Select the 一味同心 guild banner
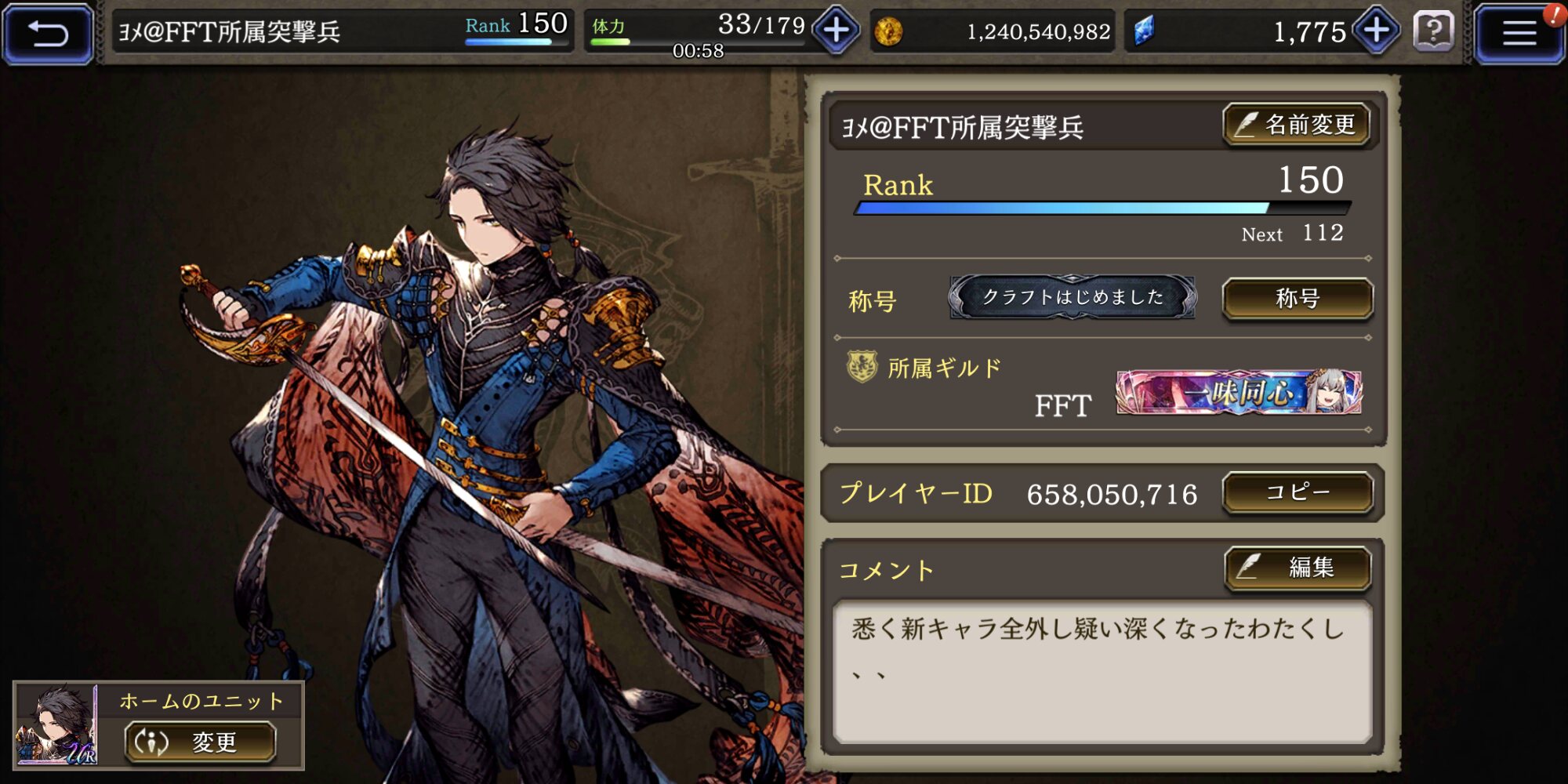Viewport: 1568px width, 784px height. click(x=1239, y=392)
